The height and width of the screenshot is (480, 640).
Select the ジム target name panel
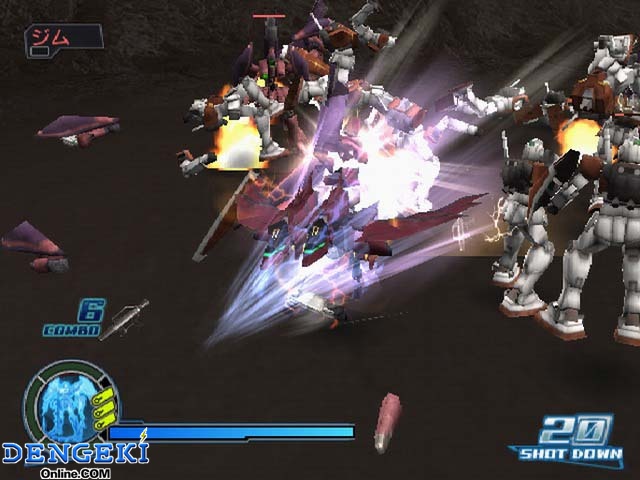coord(64,37)
